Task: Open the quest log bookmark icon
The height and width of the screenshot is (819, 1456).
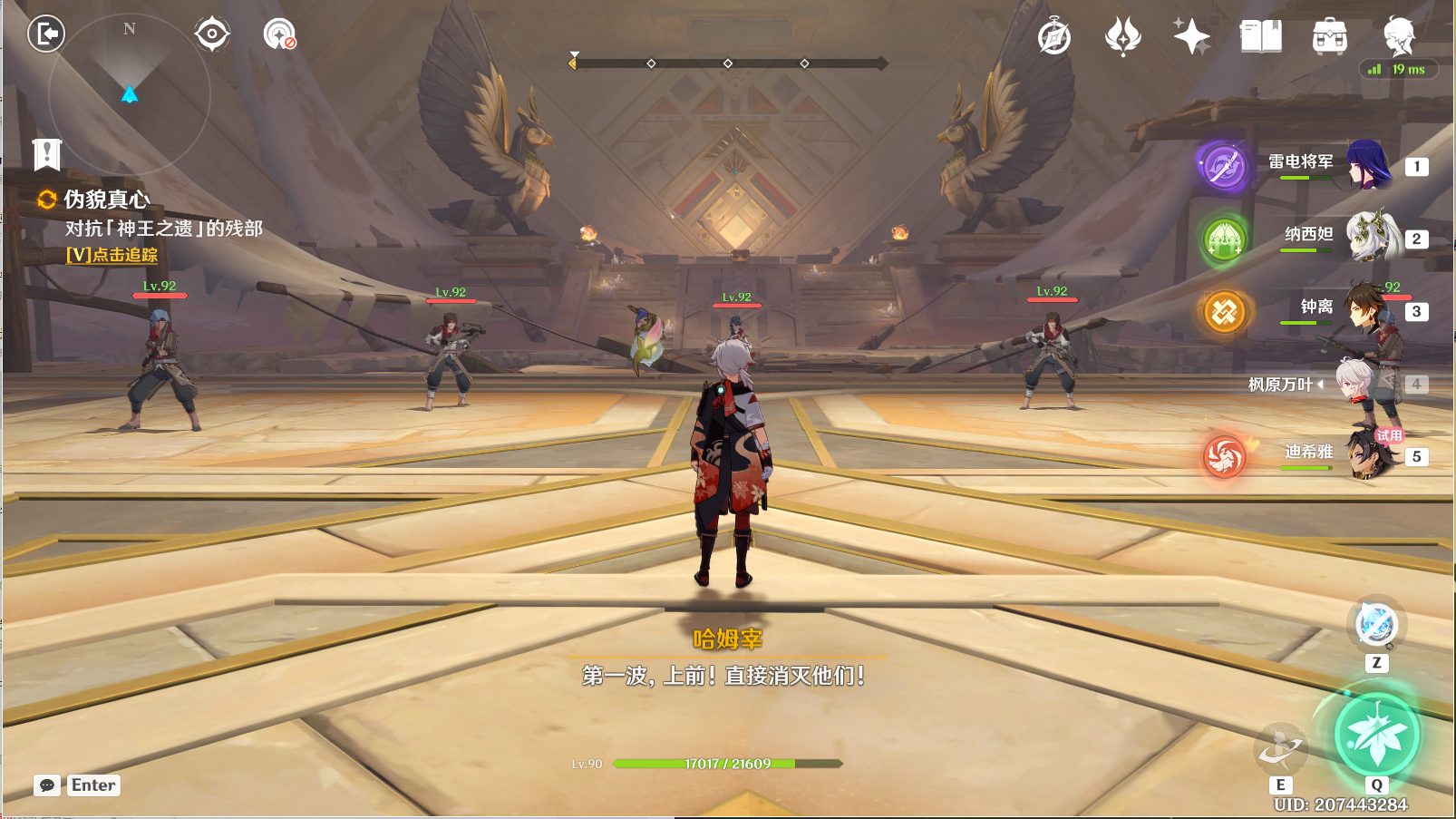Action: [x=47, y=154]
